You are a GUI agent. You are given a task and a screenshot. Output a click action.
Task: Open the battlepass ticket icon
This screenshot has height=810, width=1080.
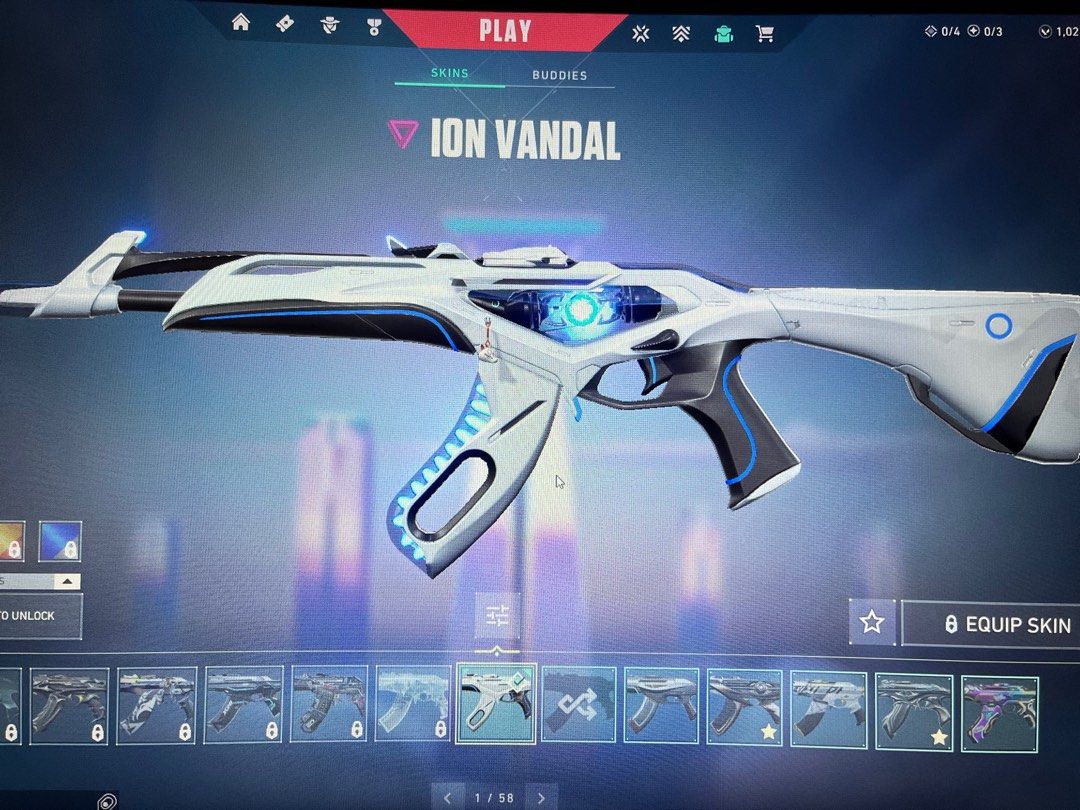pos(285,23)
